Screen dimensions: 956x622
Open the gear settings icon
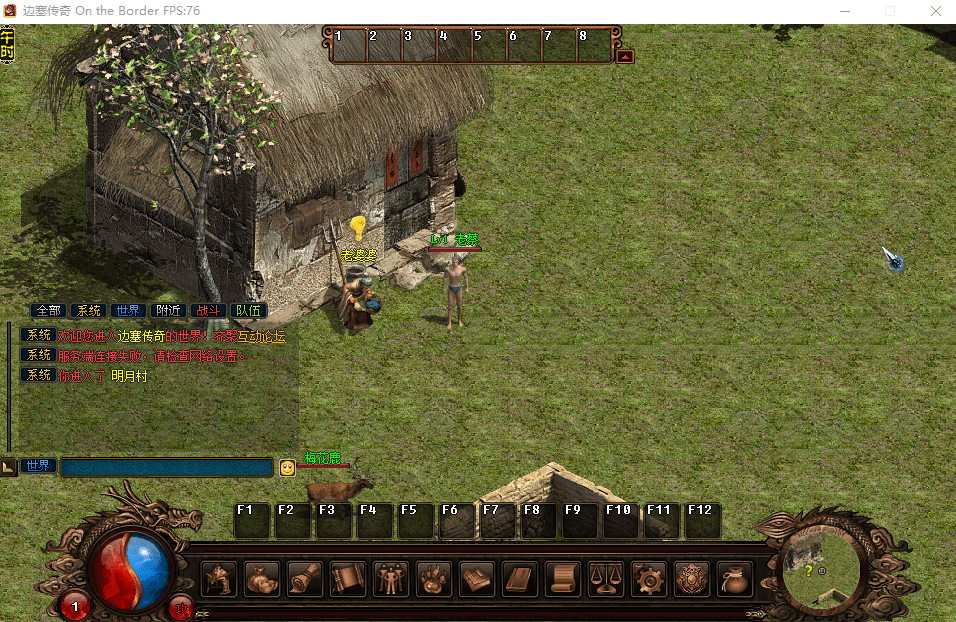(x=649, y=579)
